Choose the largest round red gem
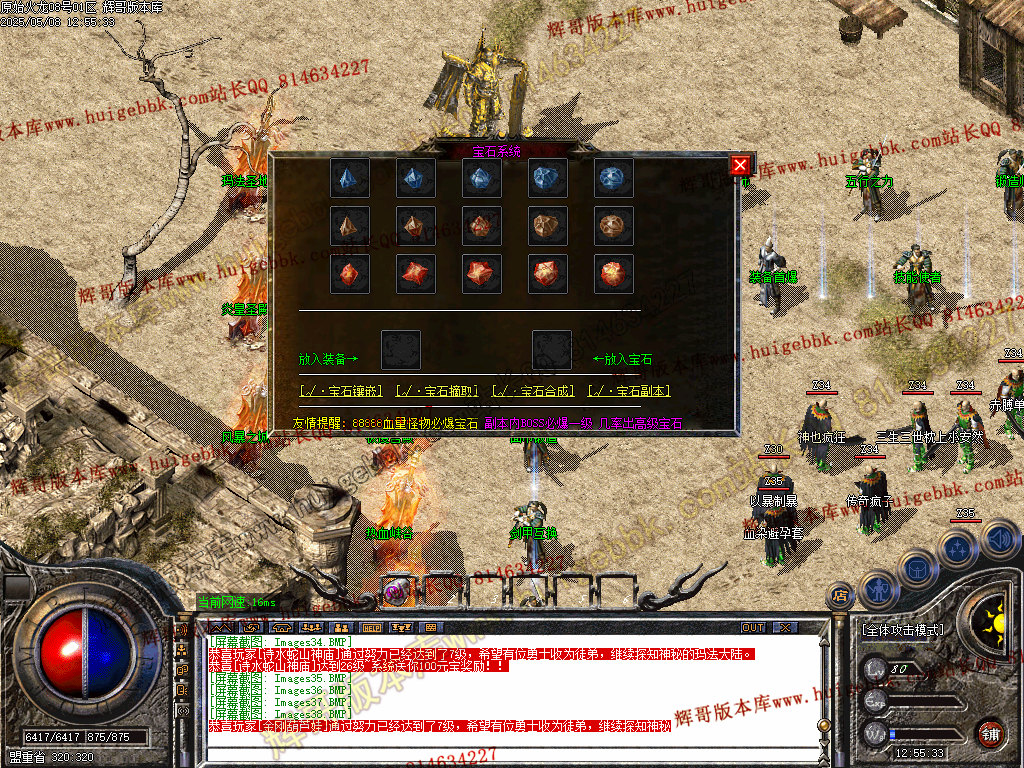Image resolution: width=1024 pixels, height=768 pixels. [x=614, y=273]
